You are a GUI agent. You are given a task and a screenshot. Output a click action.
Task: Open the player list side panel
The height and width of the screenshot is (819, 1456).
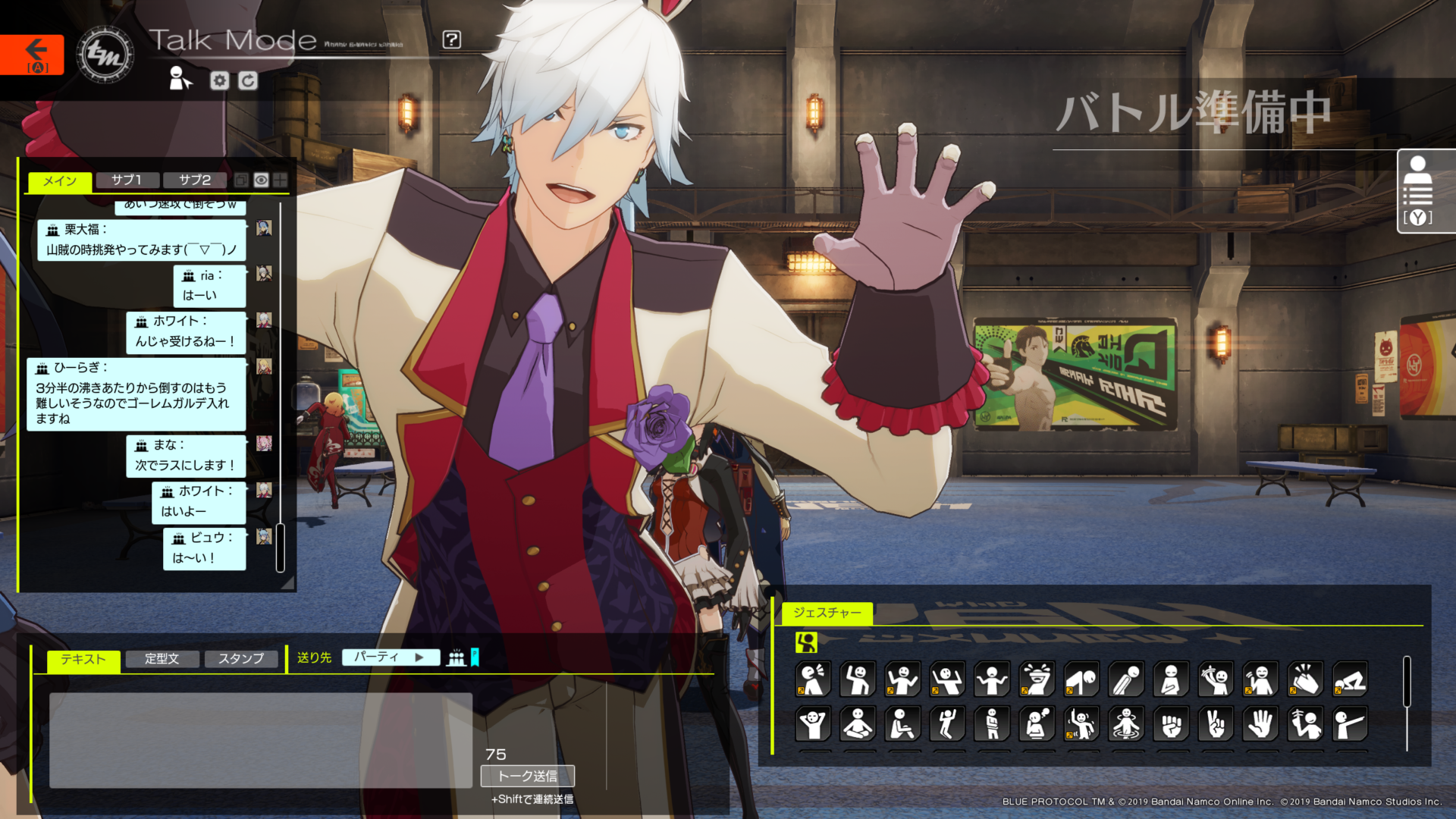click(x=1417, y=190)
